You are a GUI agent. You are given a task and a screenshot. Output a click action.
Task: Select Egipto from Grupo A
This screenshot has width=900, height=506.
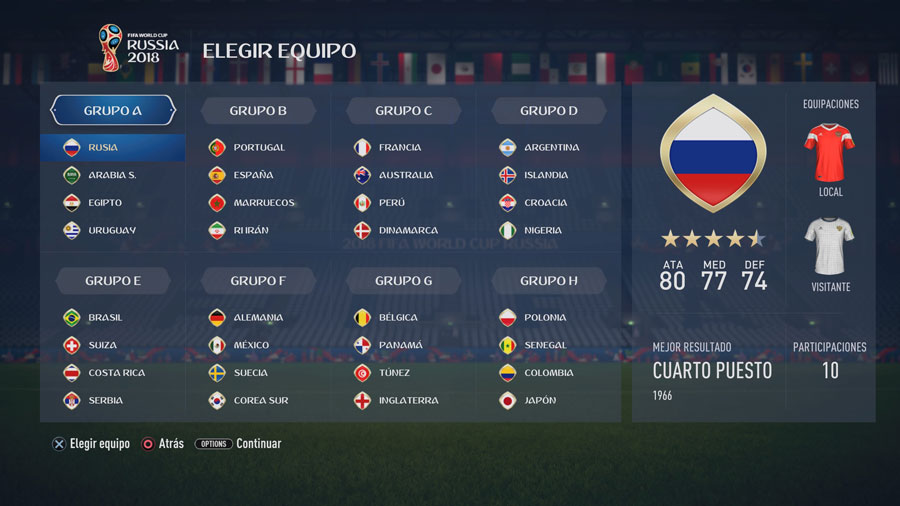[104, 203]
